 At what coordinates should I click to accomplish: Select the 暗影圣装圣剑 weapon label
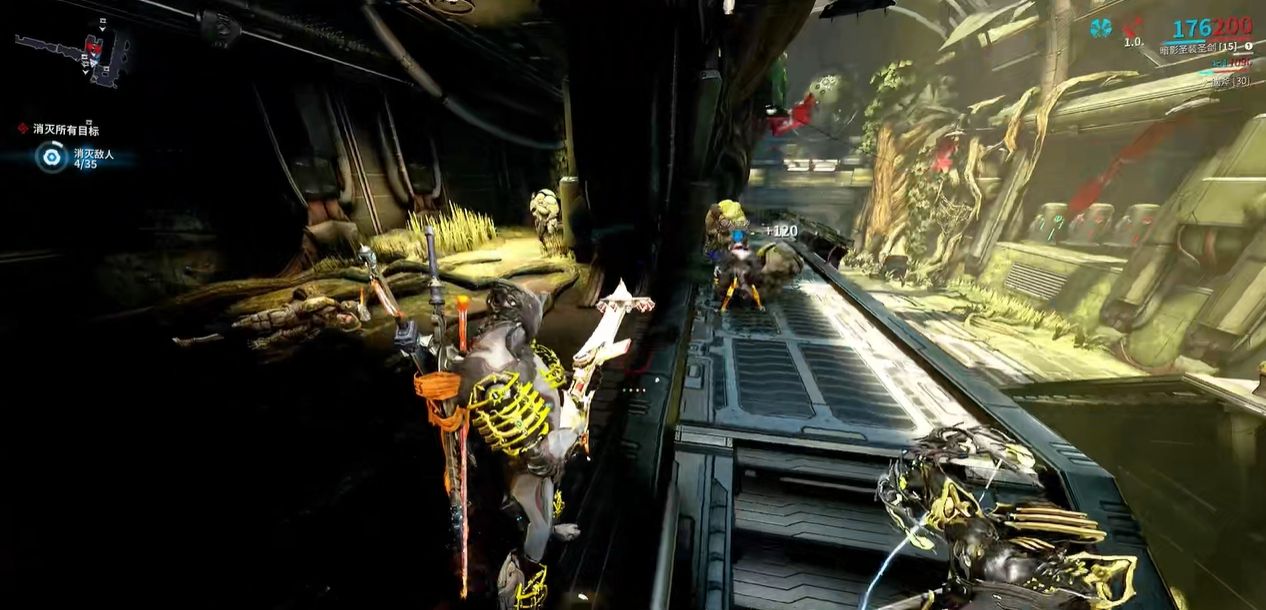[x=1198, y=49]
